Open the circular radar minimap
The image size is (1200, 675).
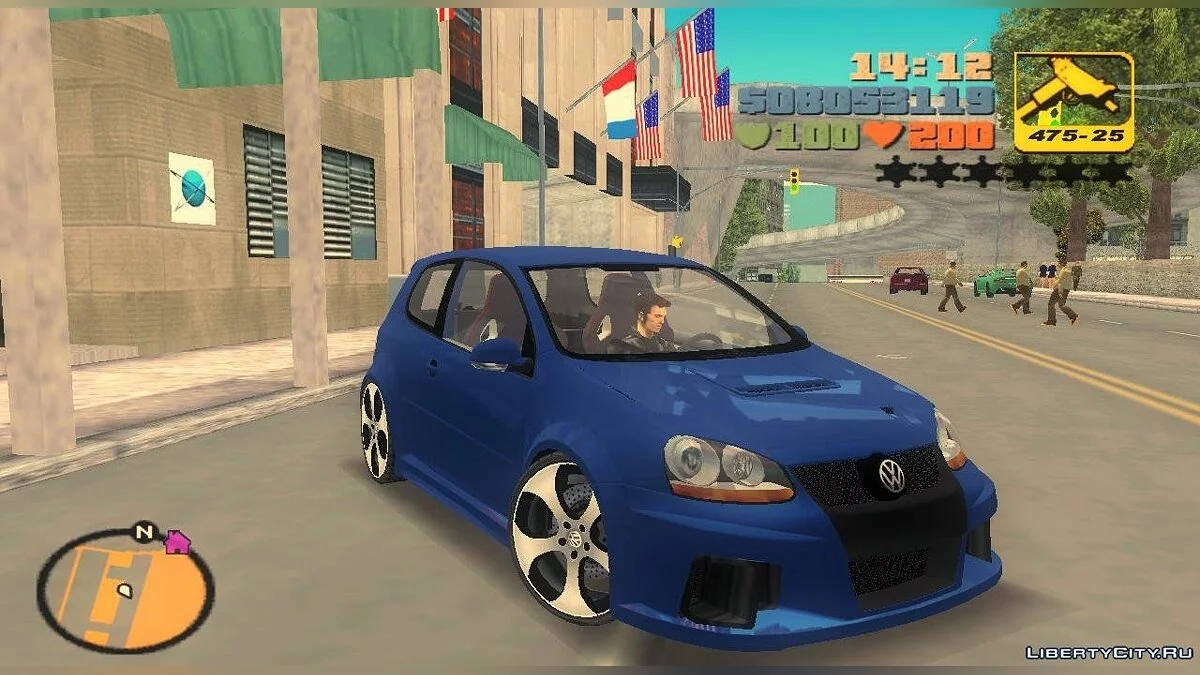[x=125, y=590]
